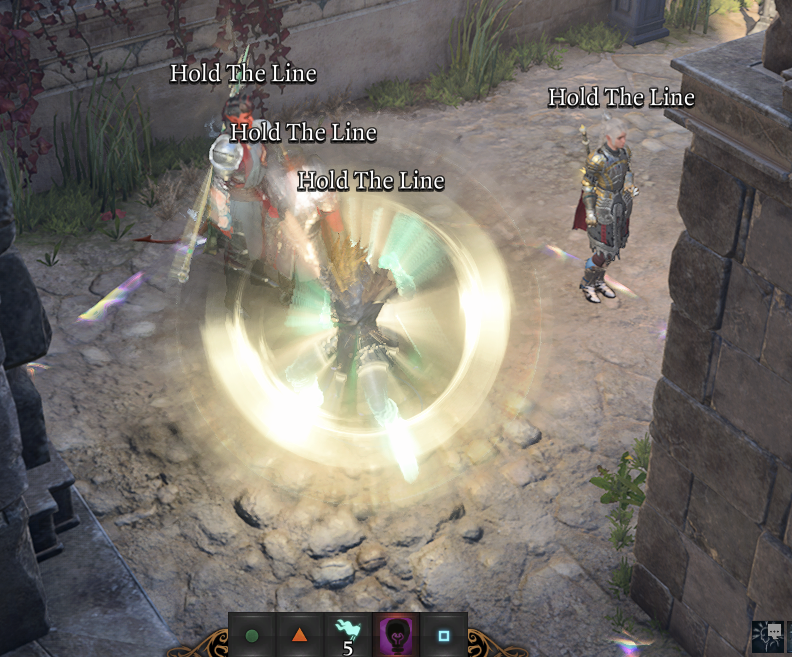Select the green circle action slot
The width and height of the screenshot is (792, 657).
(x=252, y=635)
